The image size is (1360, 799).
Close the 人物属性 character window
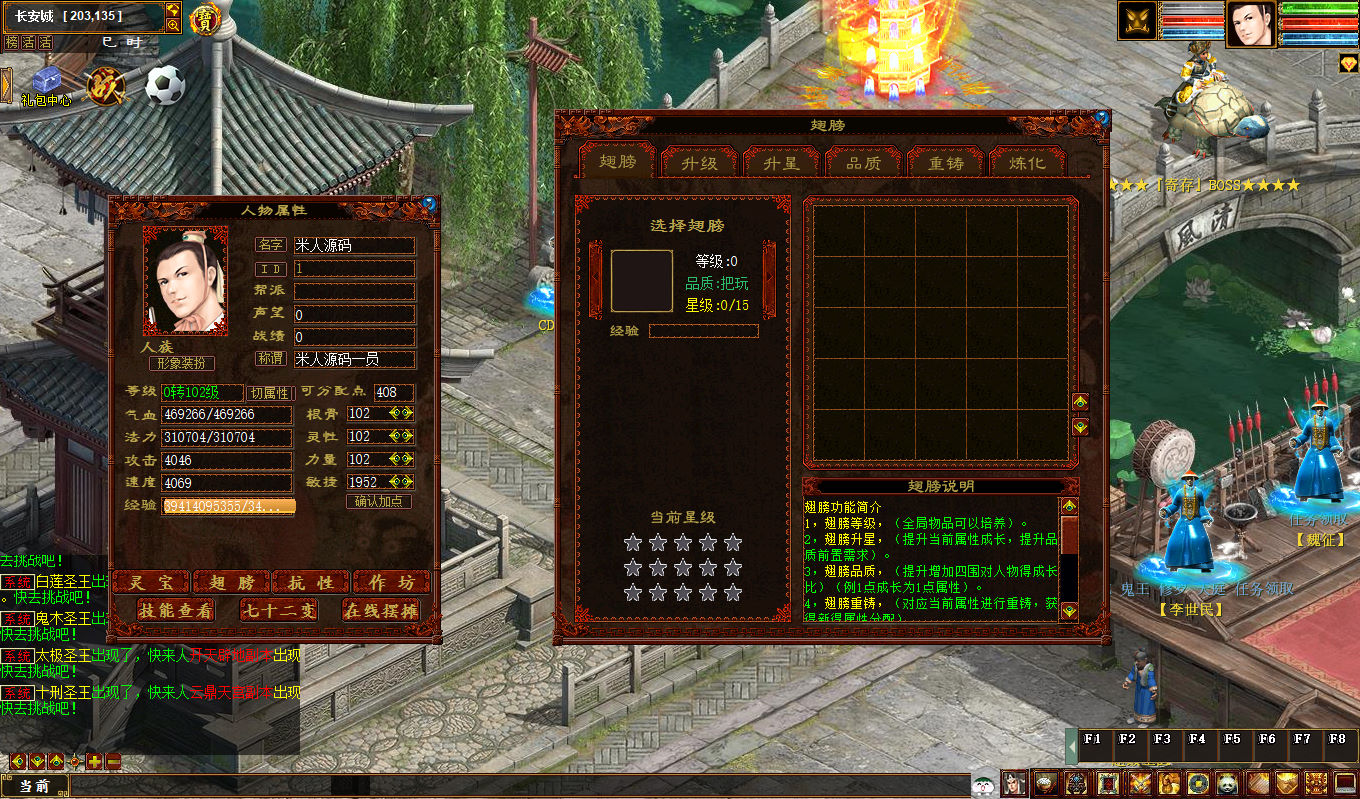tap(429, 203)
